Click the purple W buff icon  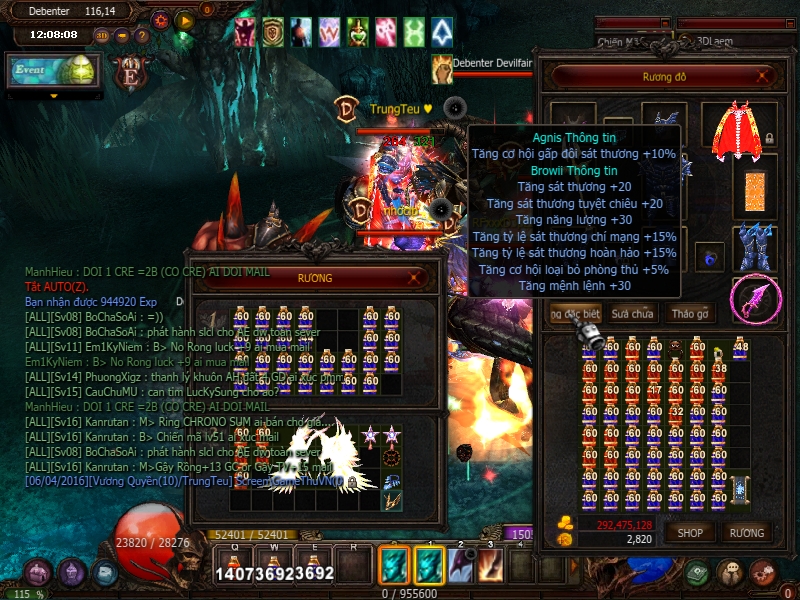(x=329, y=33)
